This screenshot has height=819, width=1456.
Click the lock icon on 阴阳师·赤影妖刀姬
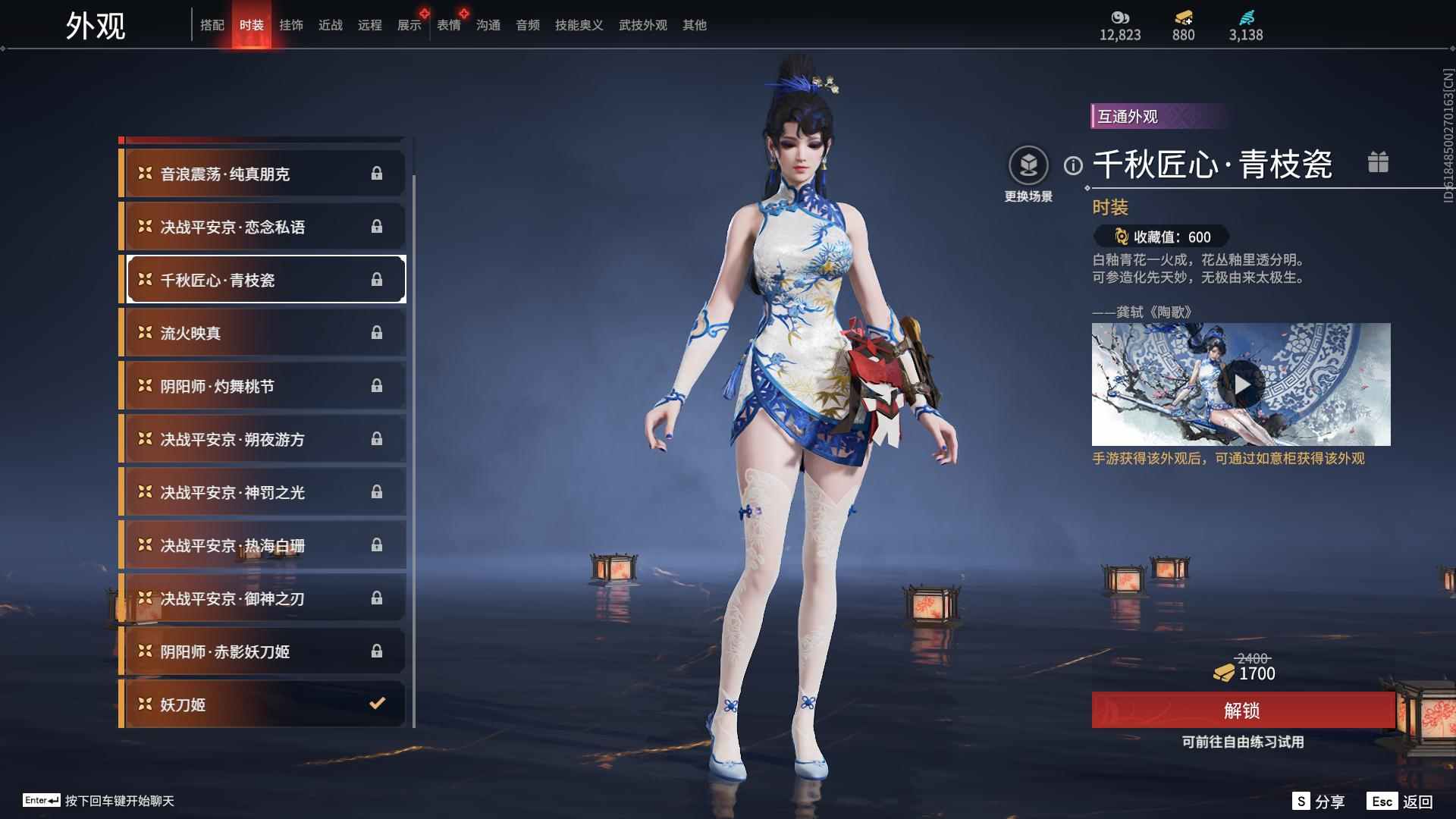click(377, 651)
